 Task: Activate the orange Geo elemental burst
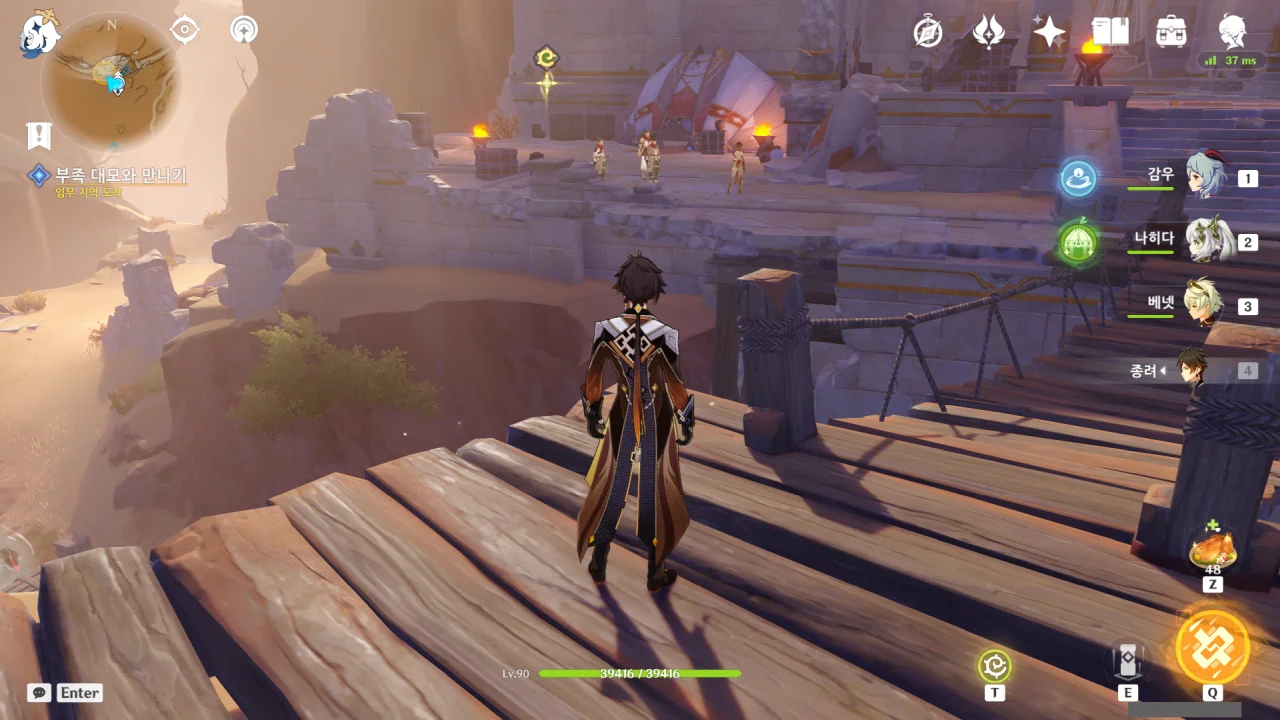click(x=1212, y=647)
